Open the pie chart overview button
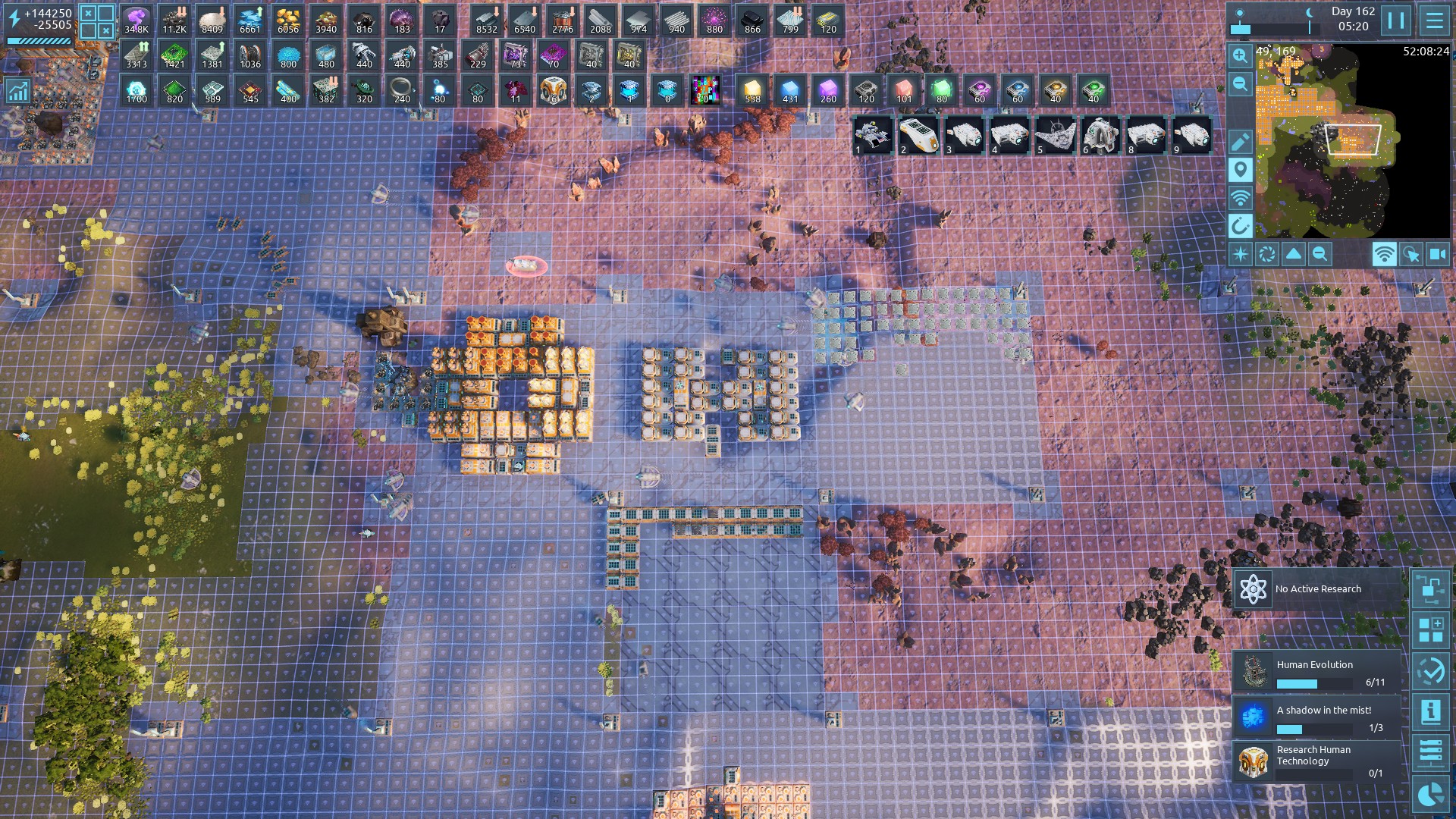Screen dimensions: 1456x819 (1430, 794)
